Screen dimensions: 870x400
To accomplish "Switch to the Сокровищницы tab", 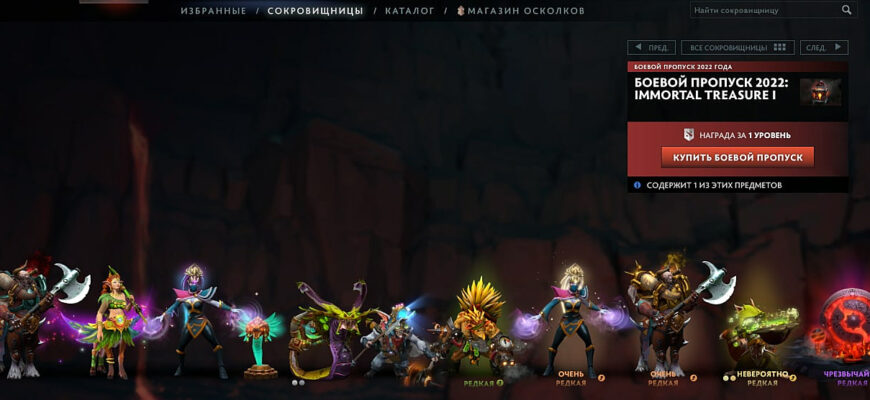I will pos(314,11).
